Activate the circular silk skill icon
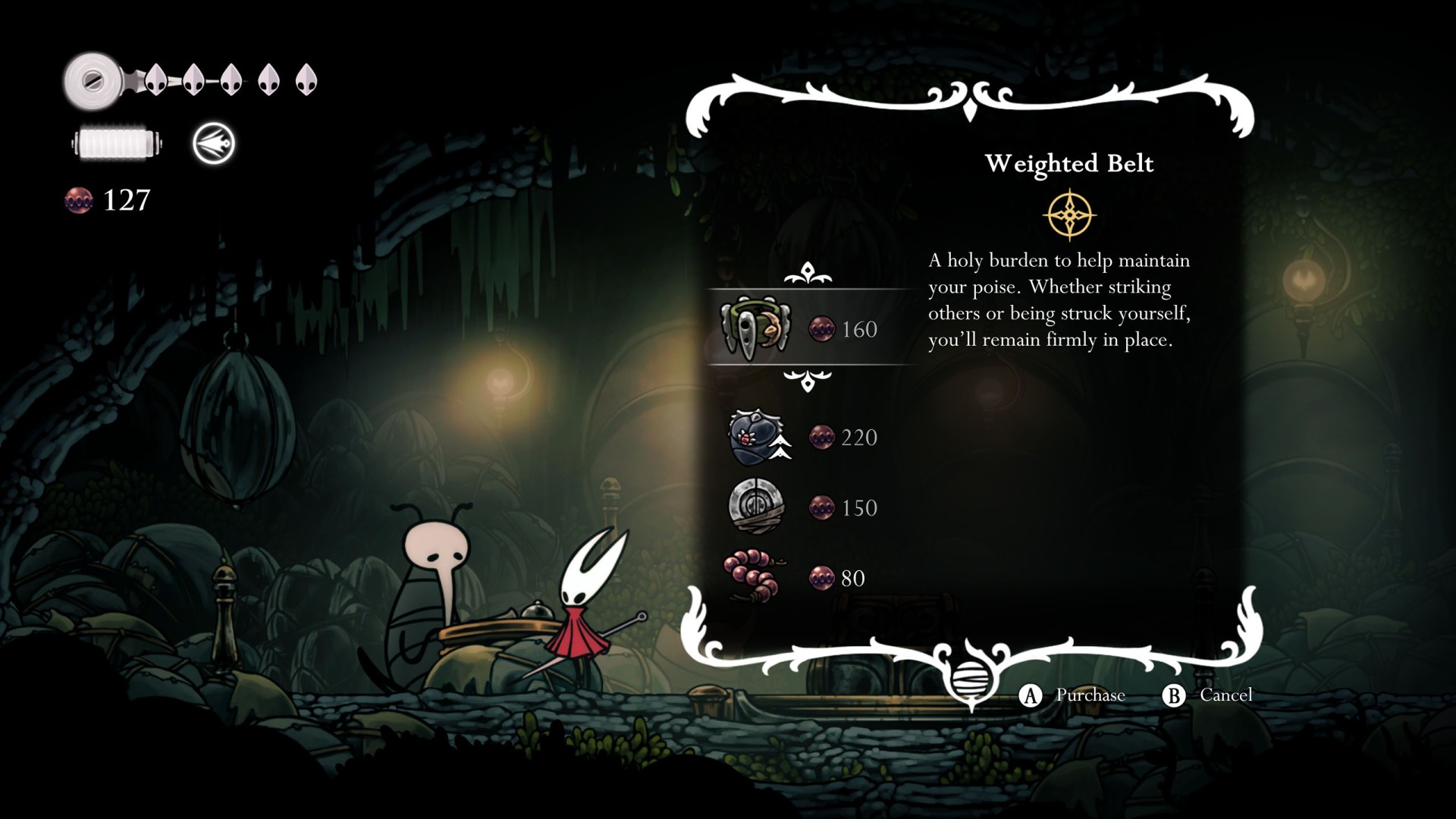This screenshot has height=819, width=1456. [214, 143]
